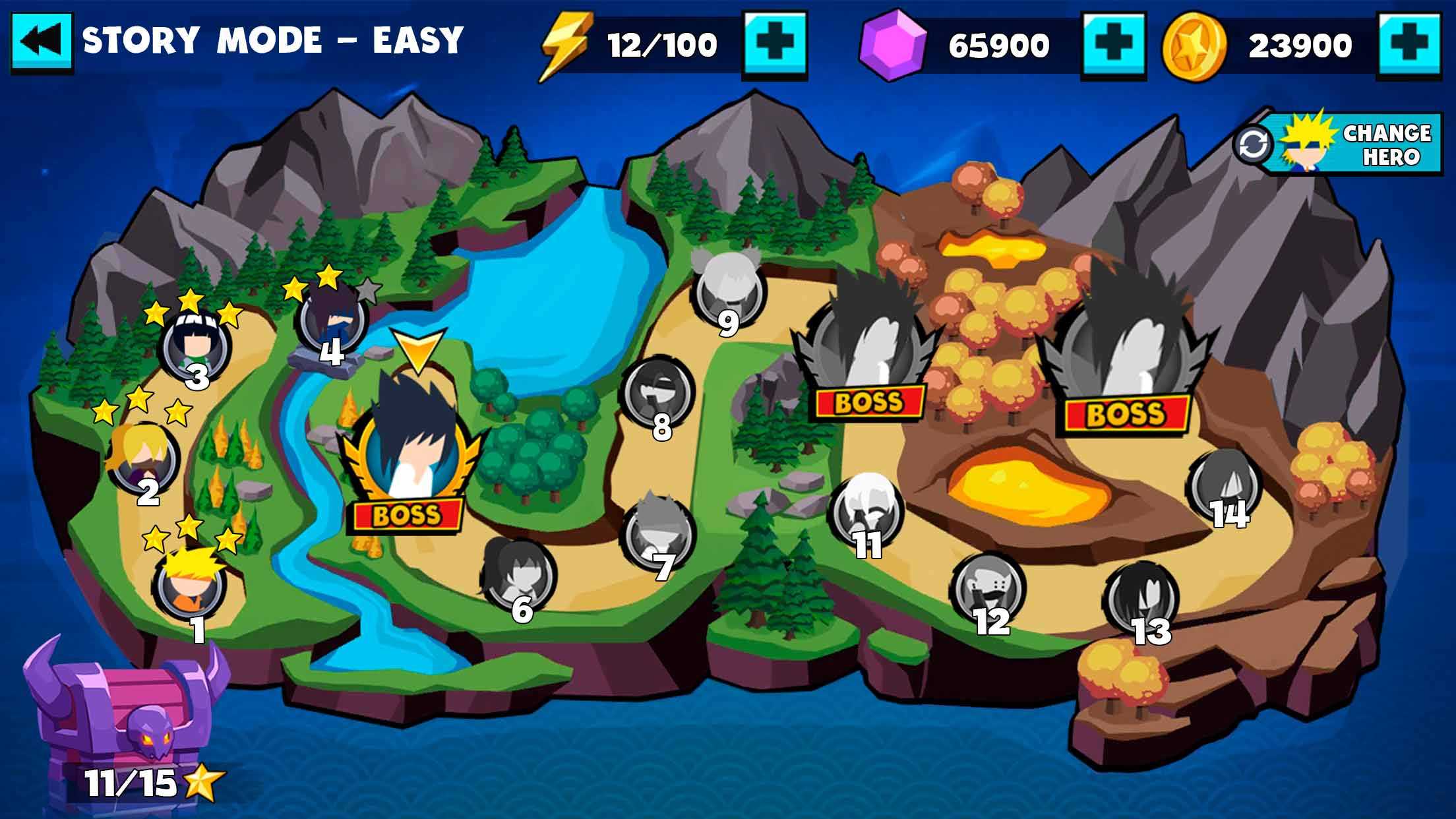Choose locked level 7 node
Screen dimensions: 1456x819
pyautogui.click(x=659, y=531)
